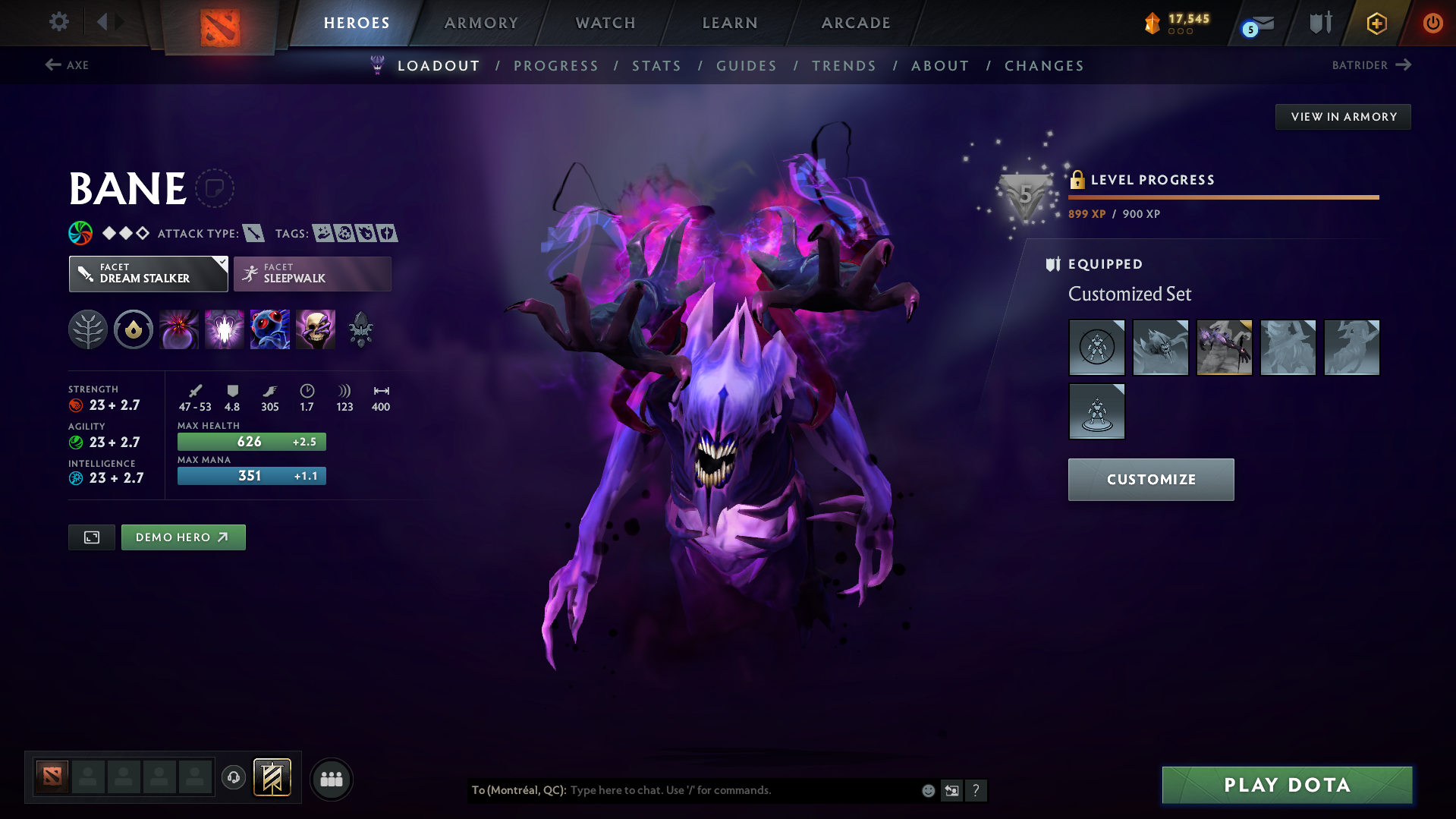
Task: Open the settings gear icon
Action: [x=58, y=22]
